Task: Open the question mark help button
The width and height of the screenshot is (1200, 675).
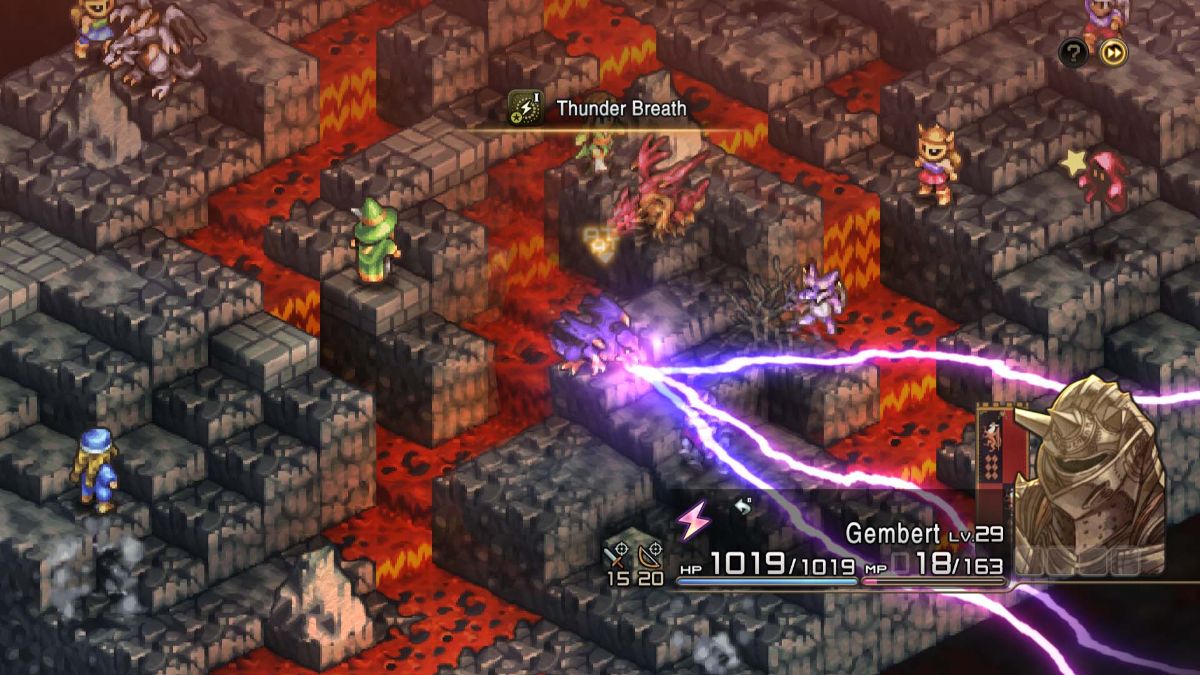Action: click(x=1074, y=53)
